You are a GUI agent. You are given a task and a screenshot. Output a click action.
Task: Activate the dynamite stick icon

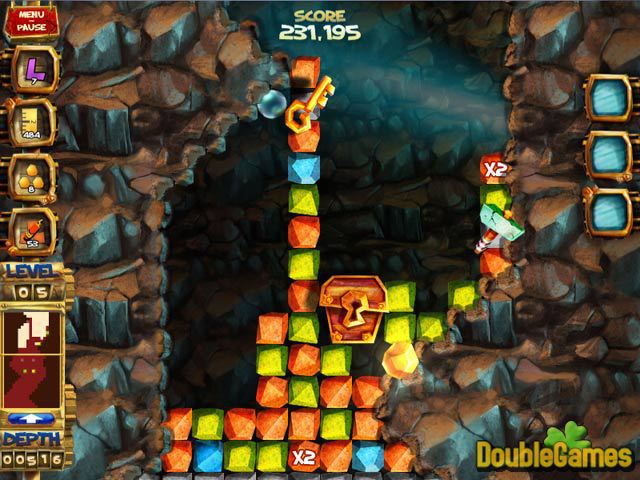point(31,230)
